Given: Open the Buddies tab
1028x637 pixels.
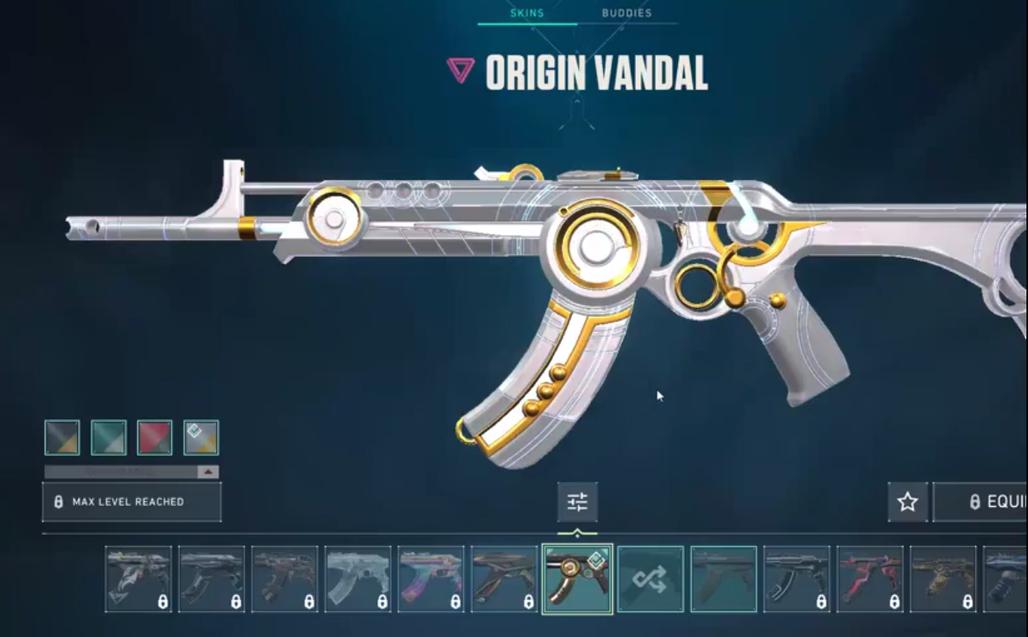Looking at the screenshot, I should [626, 13].
